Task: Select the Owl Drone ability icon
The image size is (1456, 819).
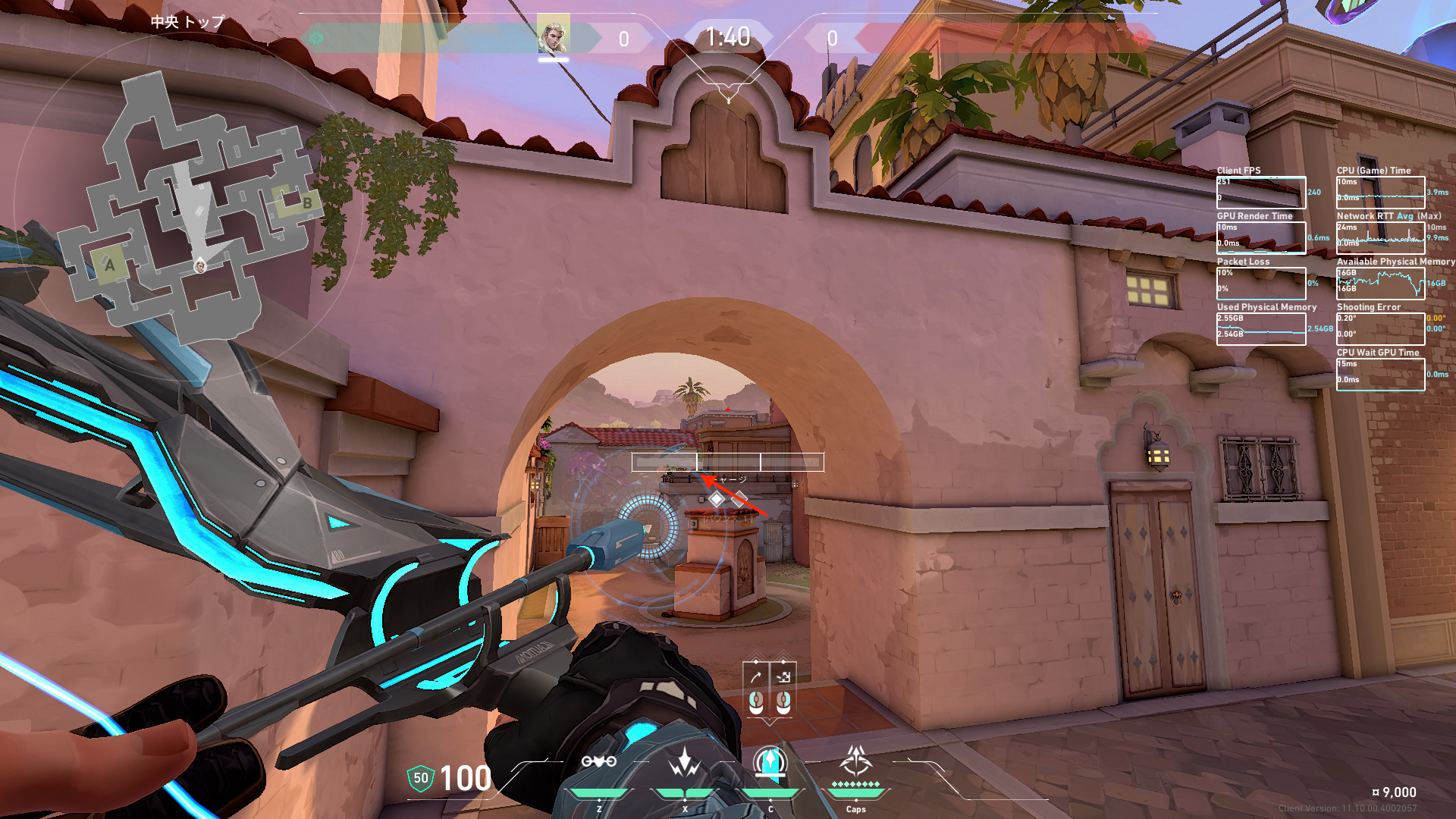Action: tap(598, 761)
